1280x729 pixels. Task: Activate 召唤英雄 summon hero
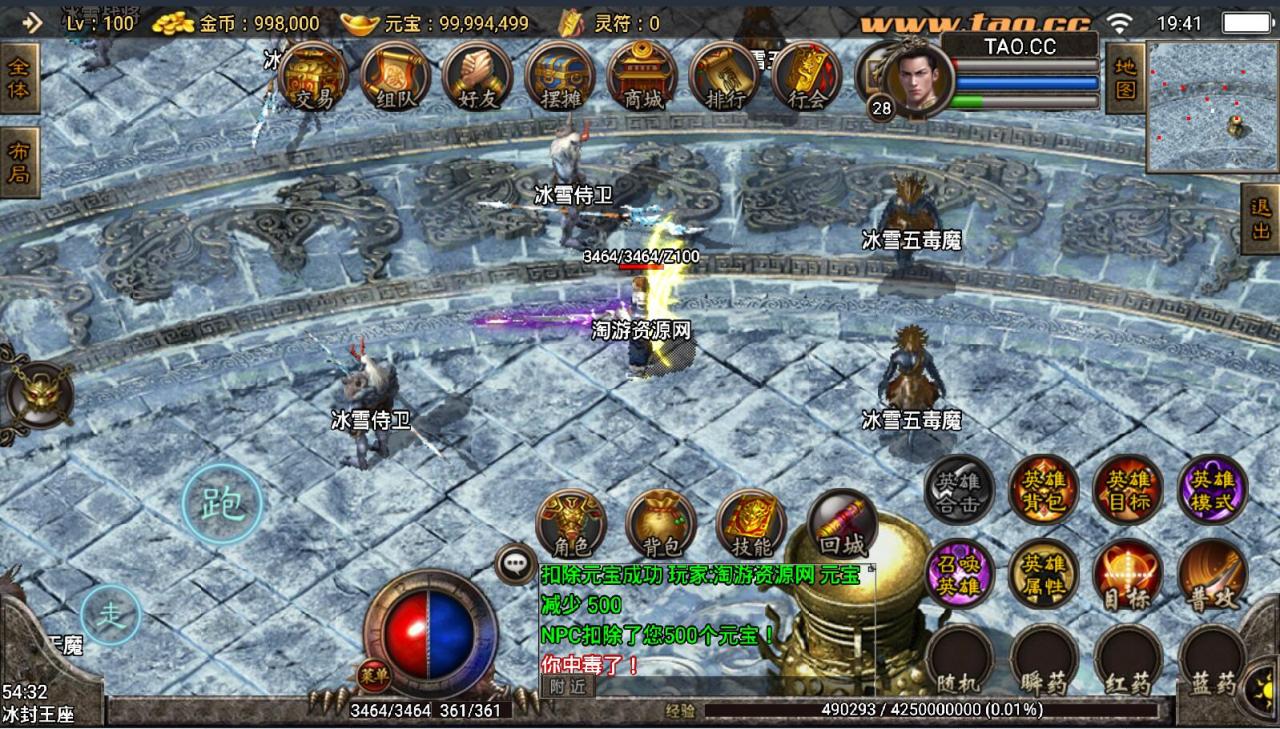[x=958, y=573]
